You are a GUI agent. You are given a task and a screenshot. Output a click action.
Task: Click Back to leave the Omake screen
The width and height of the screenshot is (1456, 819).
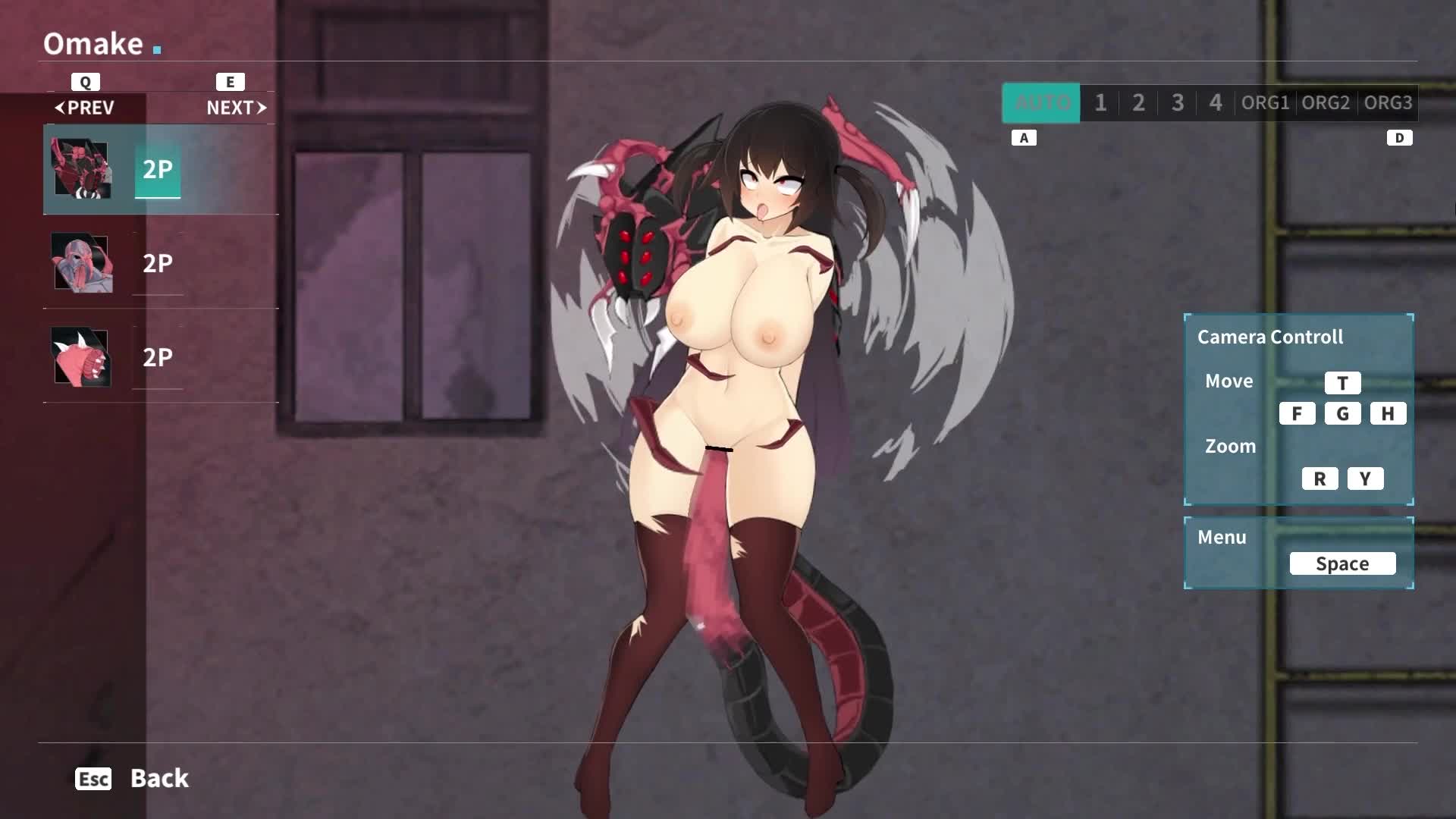coord(158,778)
